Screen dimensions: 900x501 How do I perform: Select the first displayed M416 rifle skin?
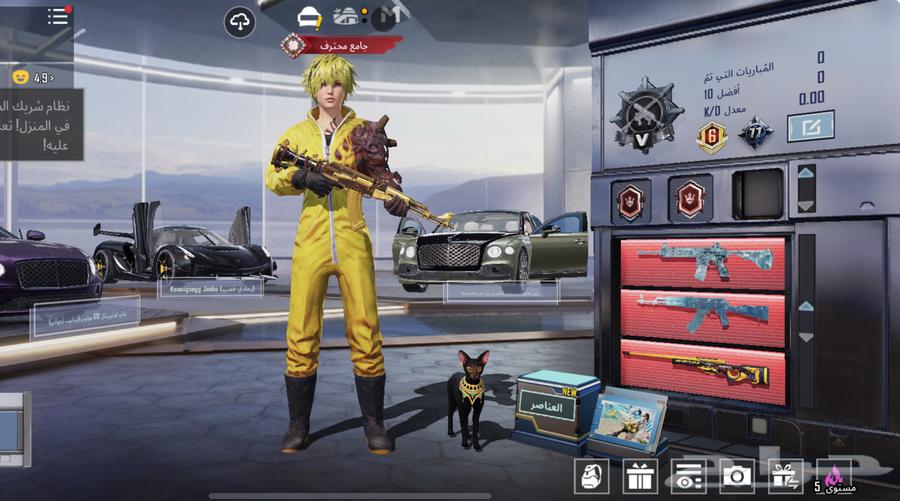pos(703,261)
